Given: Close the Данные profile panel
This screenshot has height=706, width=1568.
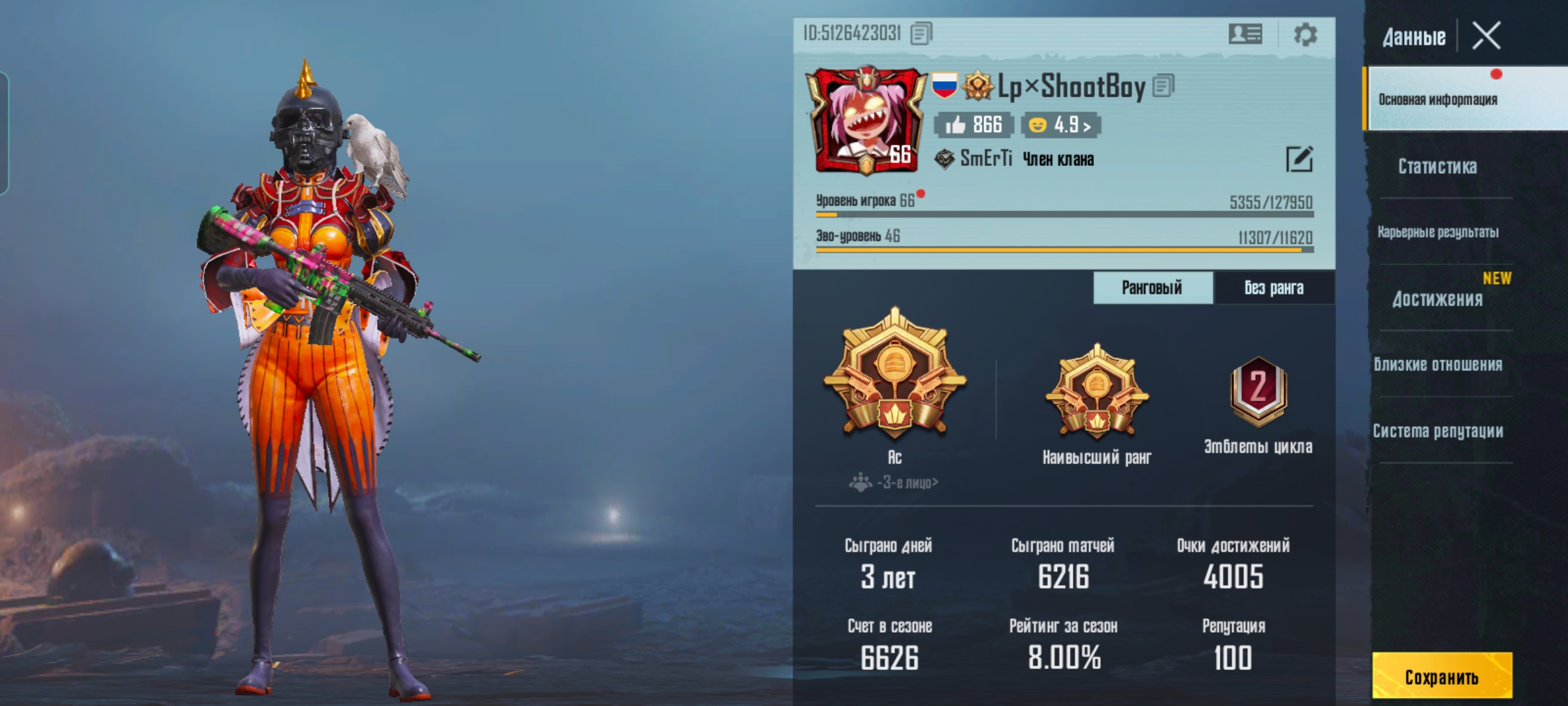Looking at the screenshot, I should (1486, 36).
